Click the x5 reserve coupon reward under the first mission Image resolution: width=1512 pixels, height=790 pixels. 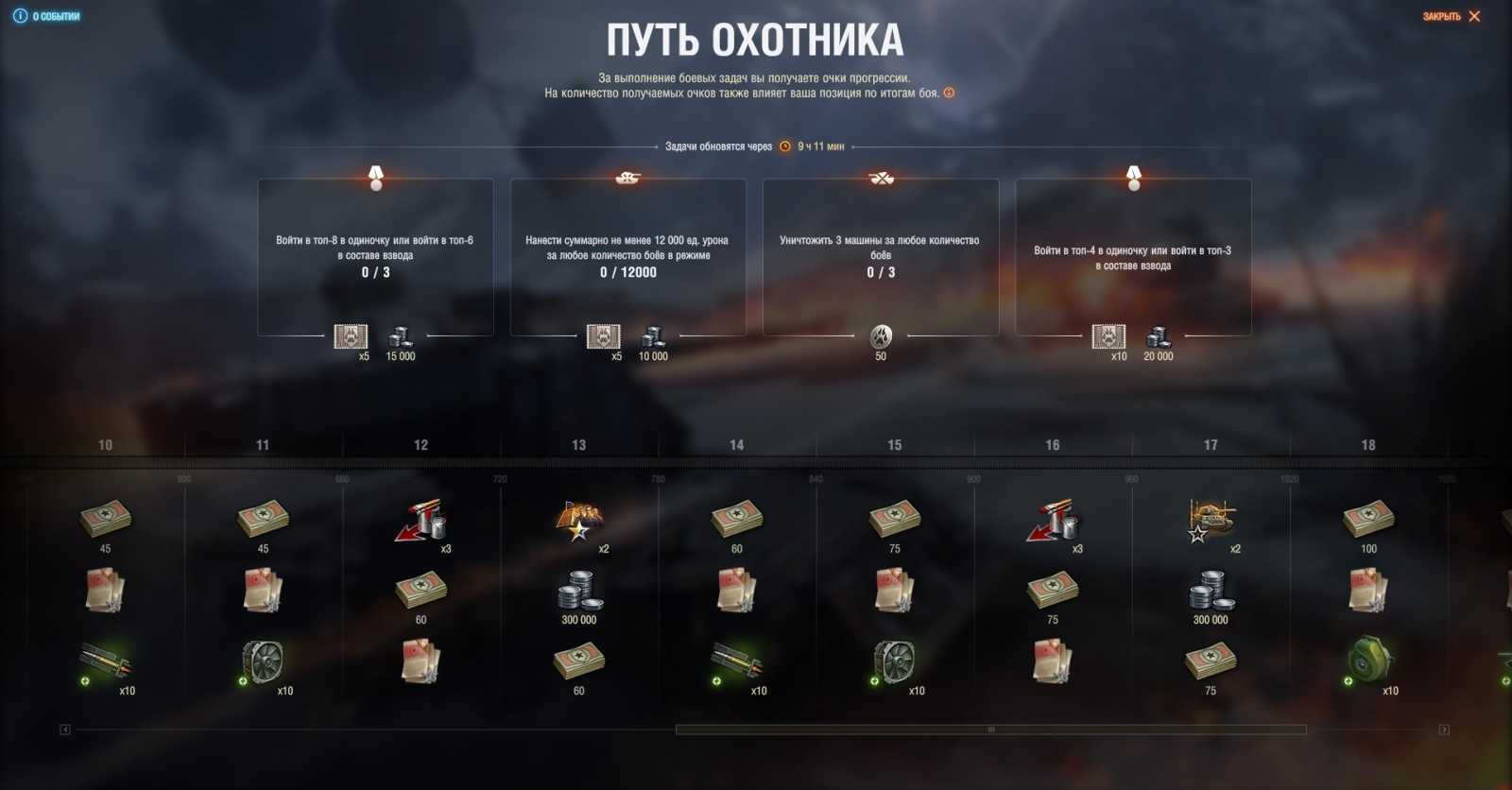point(349,337)
